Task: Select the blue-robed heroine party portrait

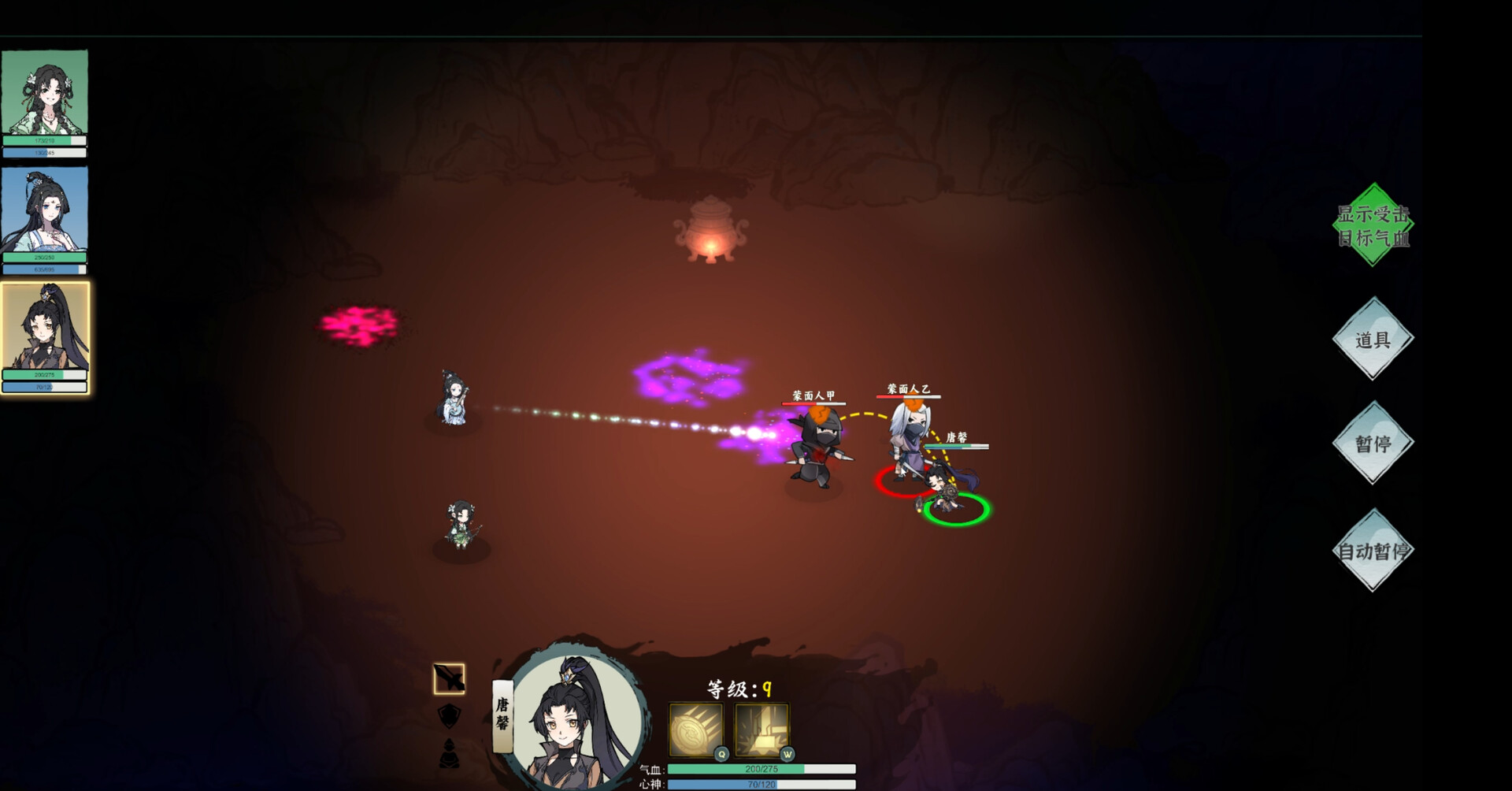Action: pyautogui.click(x=45, y=210)
